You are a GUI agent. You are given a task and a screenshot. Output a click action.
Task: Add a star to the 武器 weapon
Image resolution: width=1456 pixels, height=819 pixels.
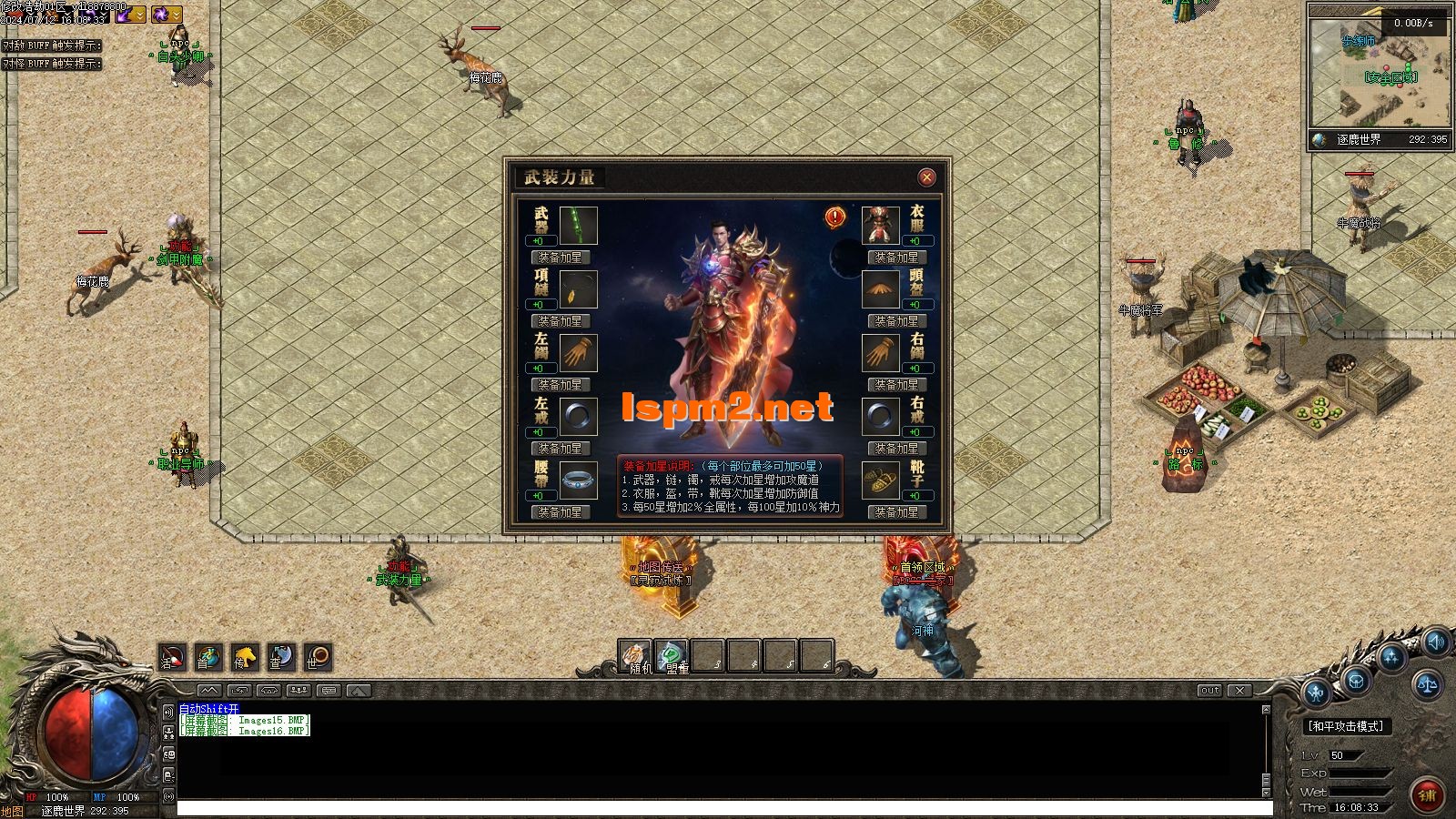click(x=560, y=258)
